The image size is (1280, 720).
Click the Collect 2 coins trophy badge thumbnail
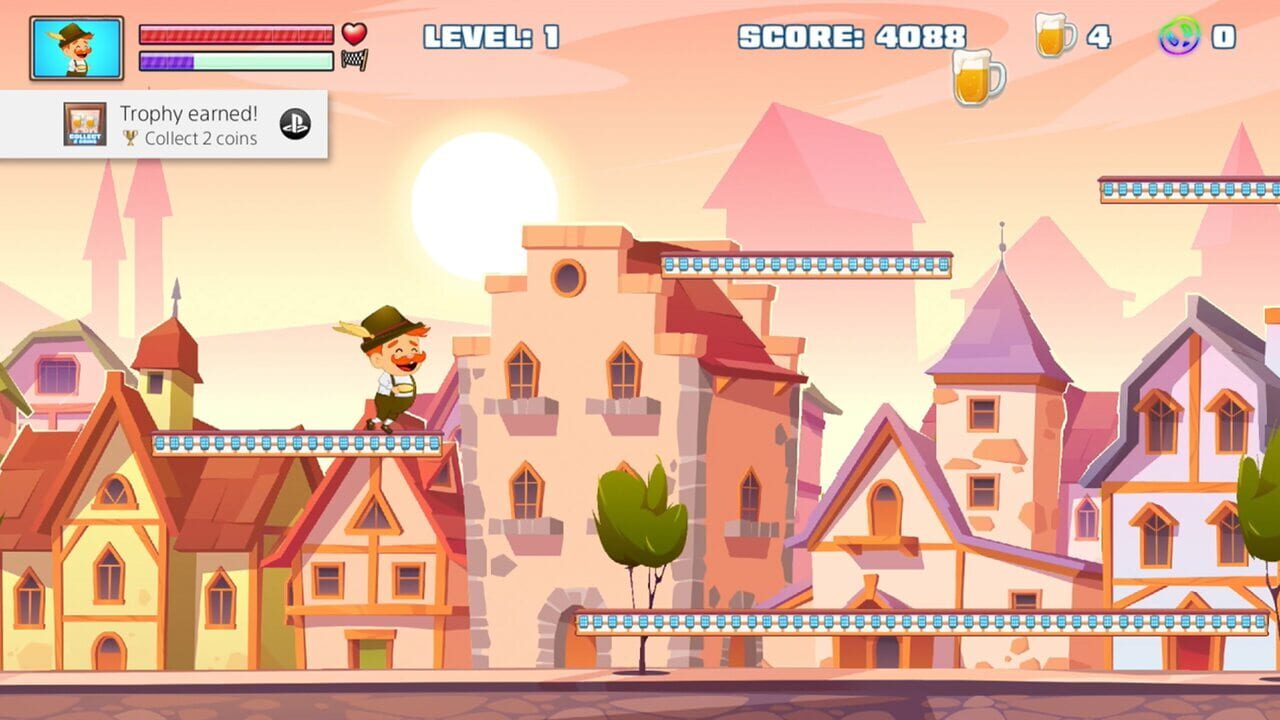(84, 124)
